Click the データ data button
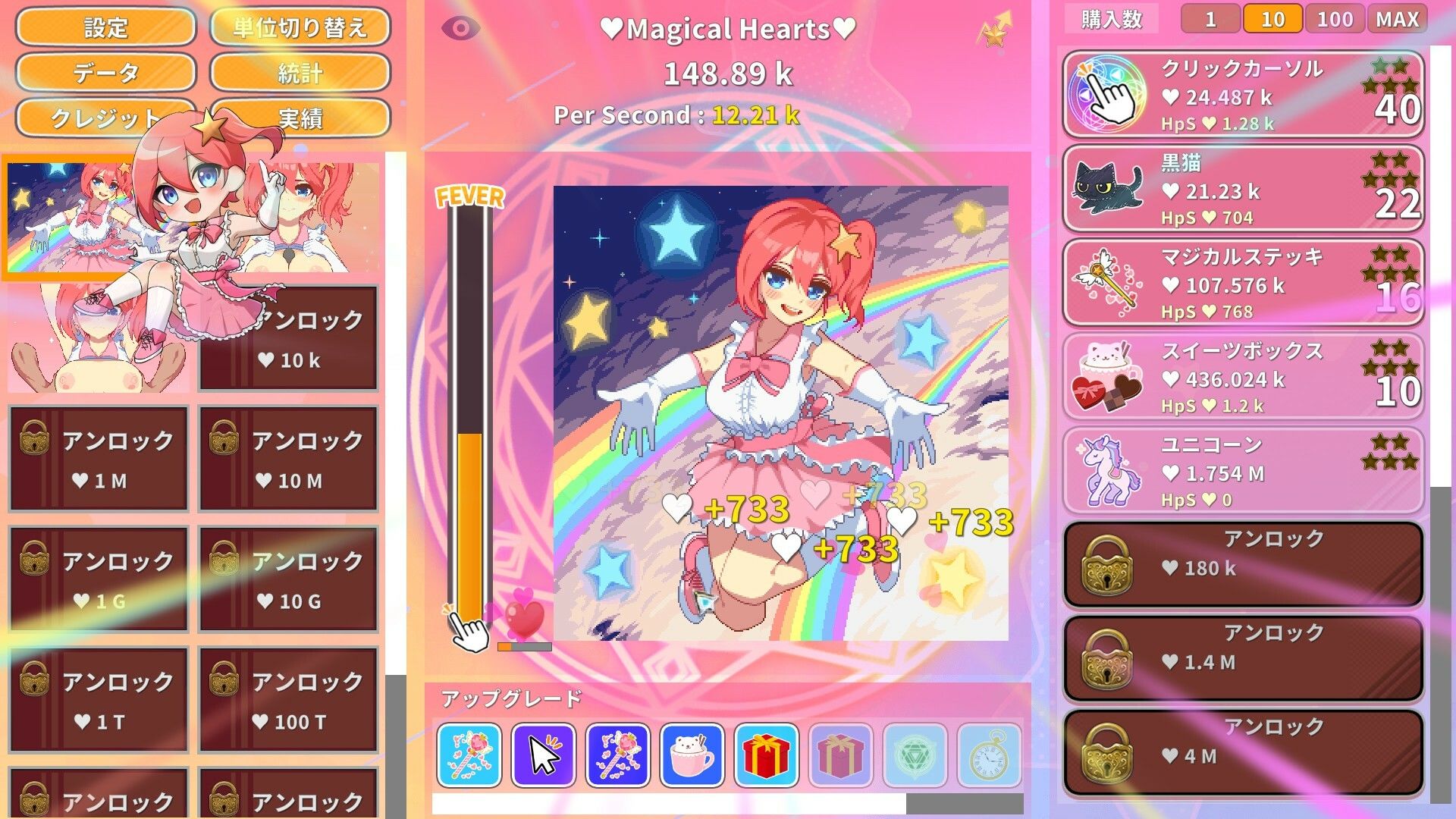1456x819 pixels. tap(106, 74)
